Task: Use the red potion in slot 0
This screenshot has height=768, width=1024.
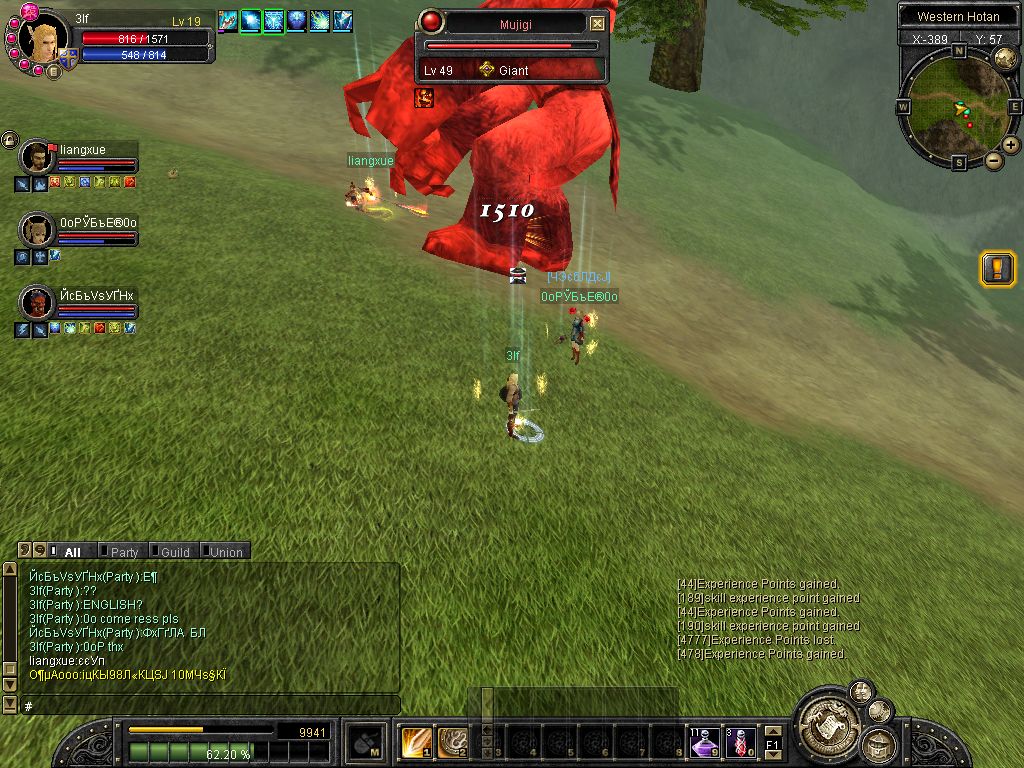Action: pos(741,742)
